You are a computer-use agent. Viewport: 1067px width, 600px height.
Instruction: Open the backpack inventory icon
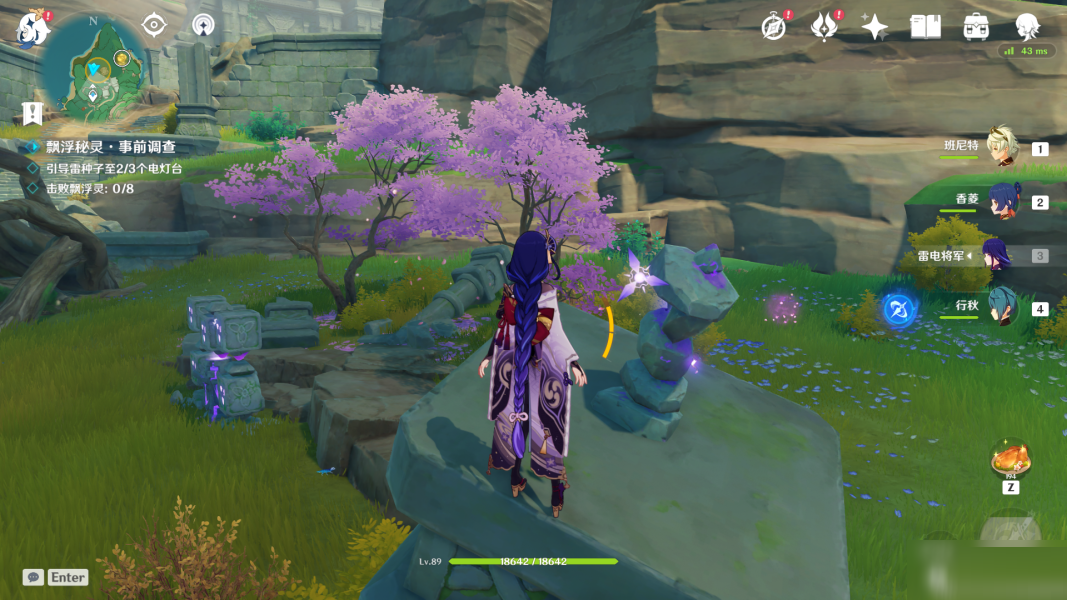pyautogui.click(x=977, y=27)
